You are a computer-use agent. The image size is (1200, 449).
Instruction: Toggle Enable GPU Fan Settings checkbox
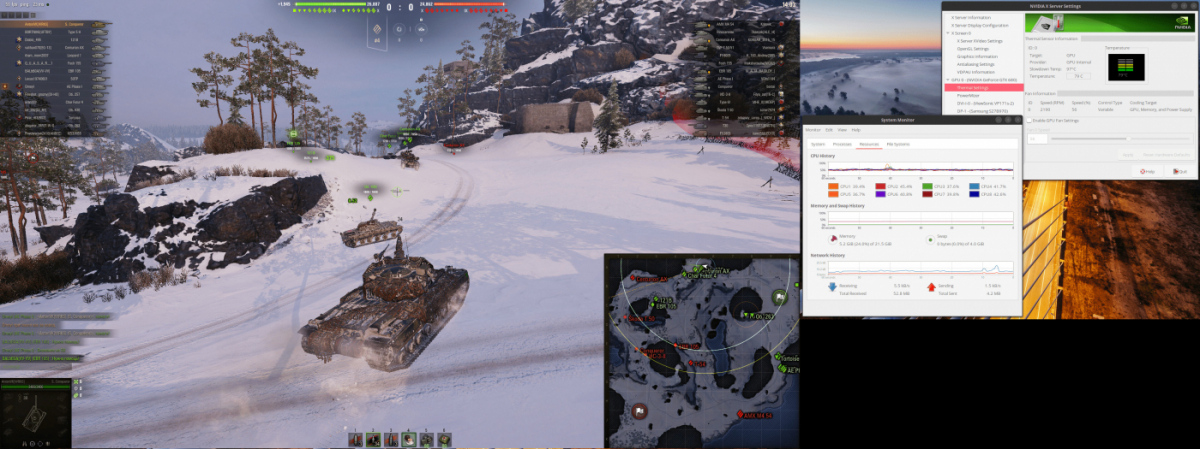1028,120
